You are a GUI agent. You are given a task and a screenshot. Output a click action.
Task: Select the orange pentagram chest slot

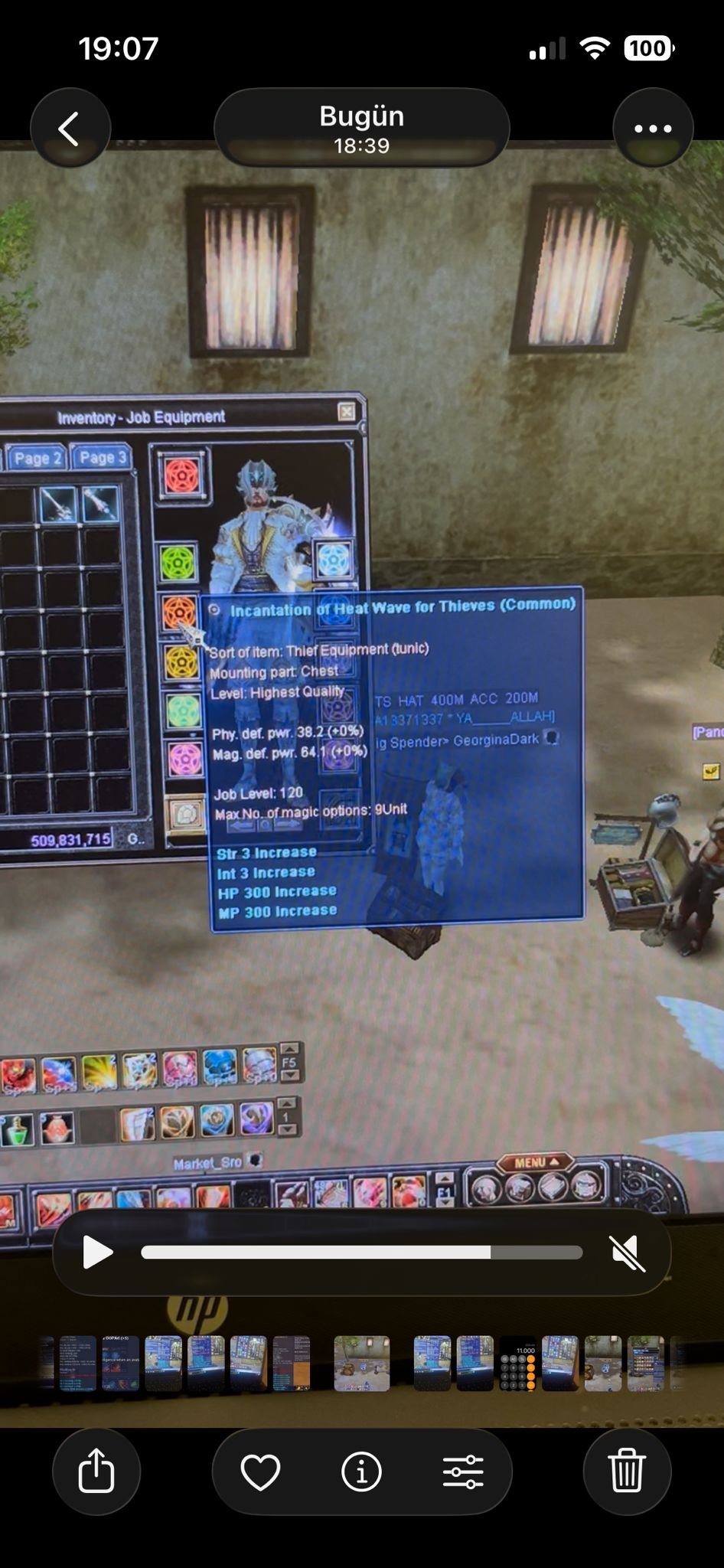[x=179, y=612]
